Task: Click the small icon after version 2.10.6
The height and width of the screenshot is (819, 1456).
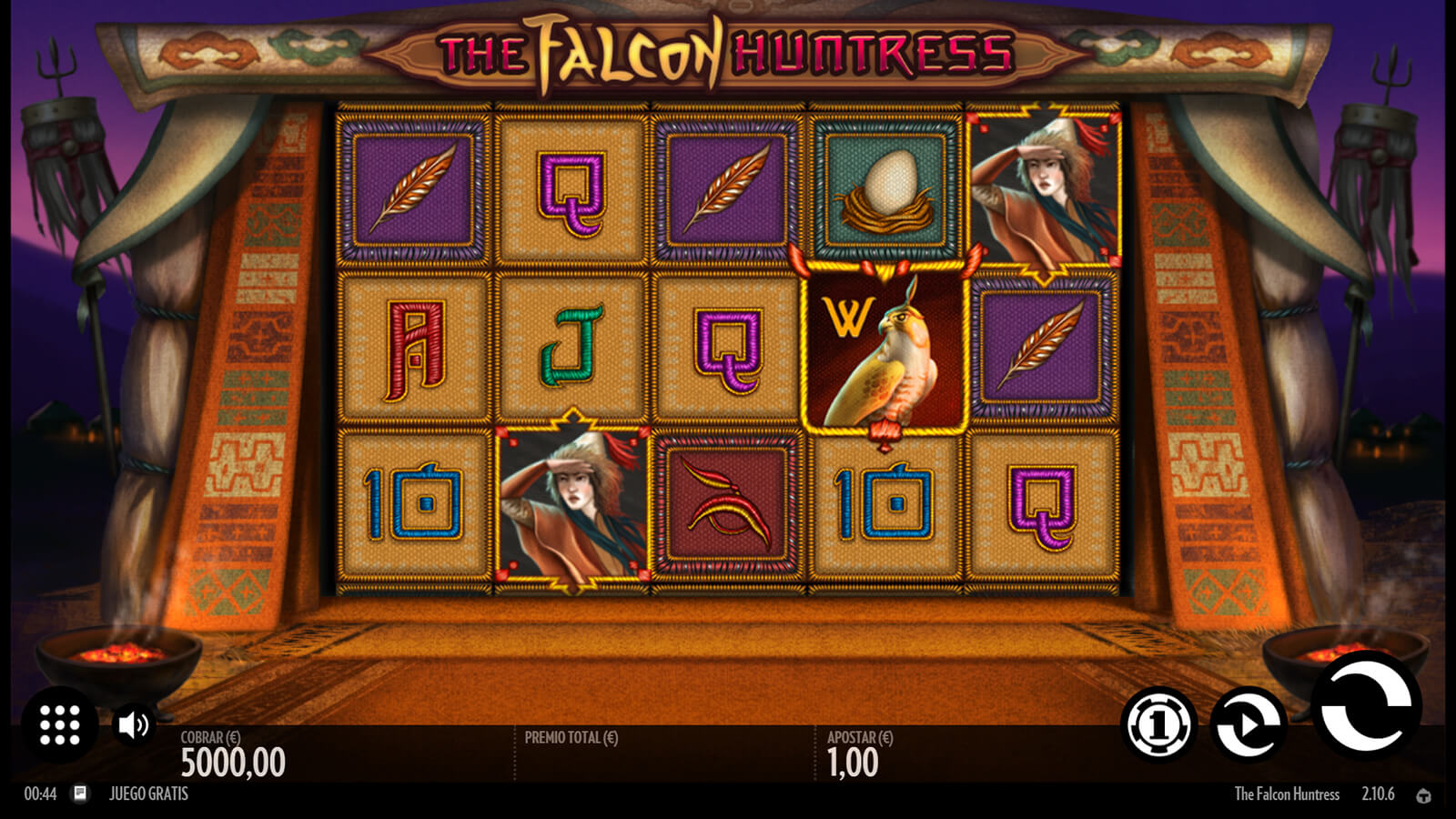Action: (1423, 795)
